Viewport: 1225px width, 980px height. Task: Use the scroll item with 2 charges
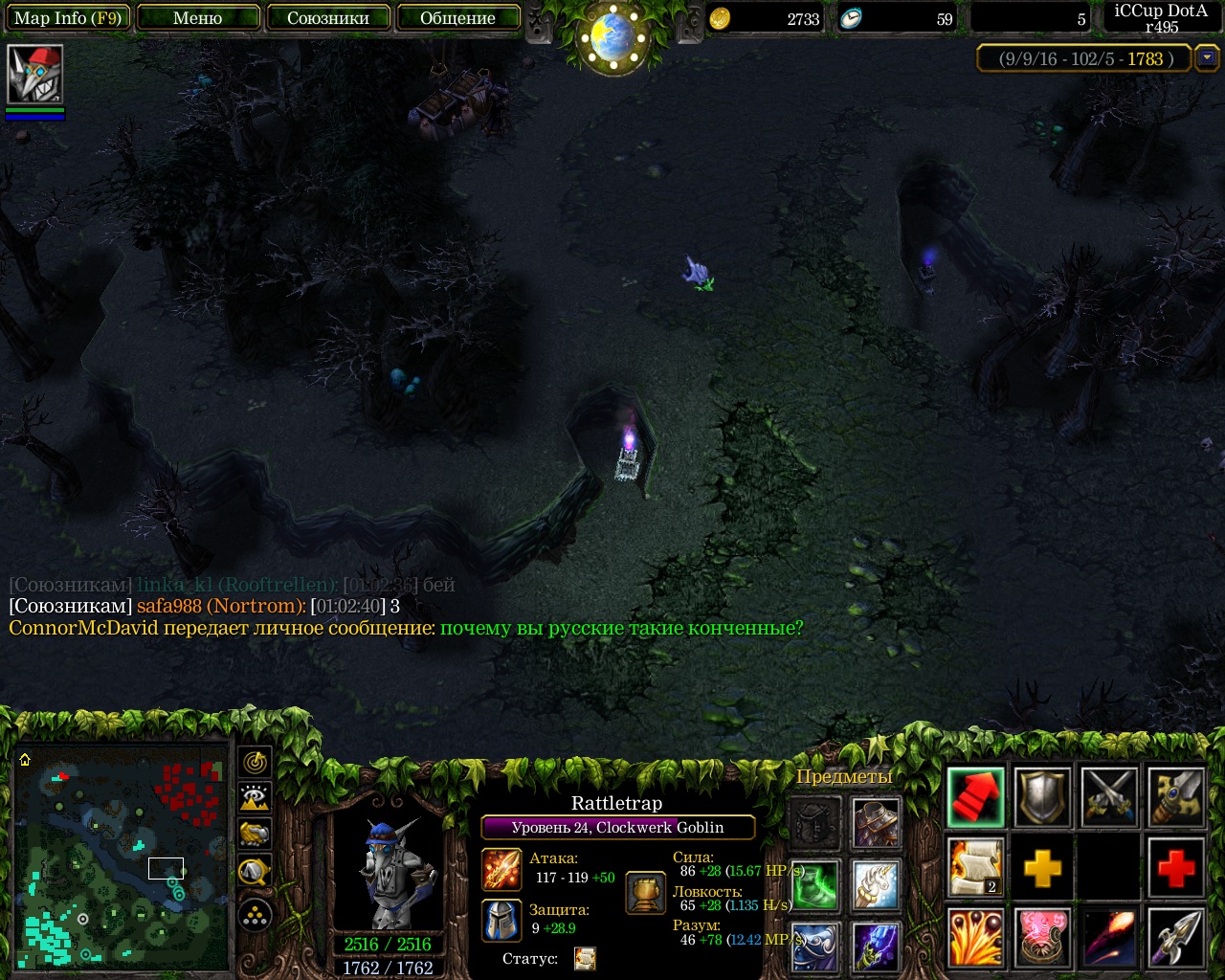(976, 867)
